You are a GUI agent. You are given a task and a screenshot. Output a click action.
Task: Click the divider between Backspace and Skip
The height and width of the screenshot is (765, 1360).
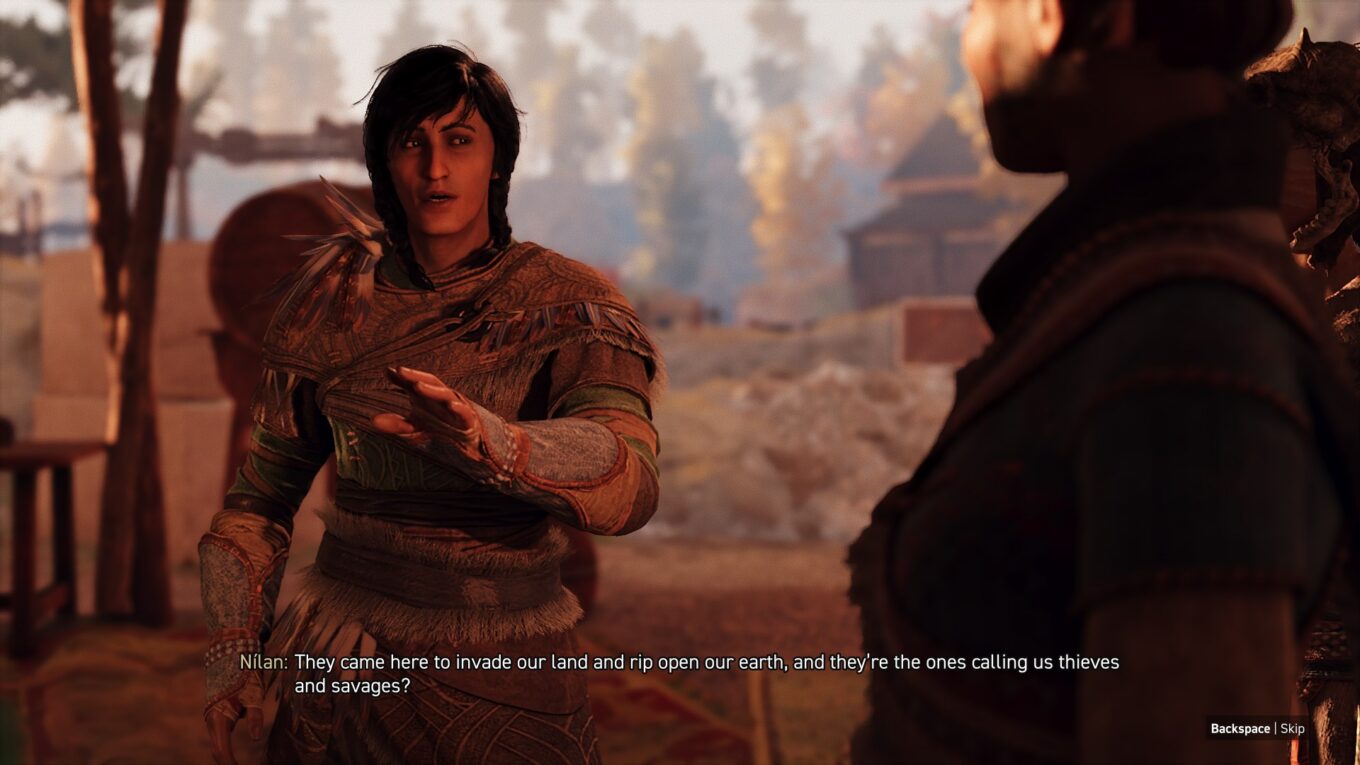(x=1275, y=728)
